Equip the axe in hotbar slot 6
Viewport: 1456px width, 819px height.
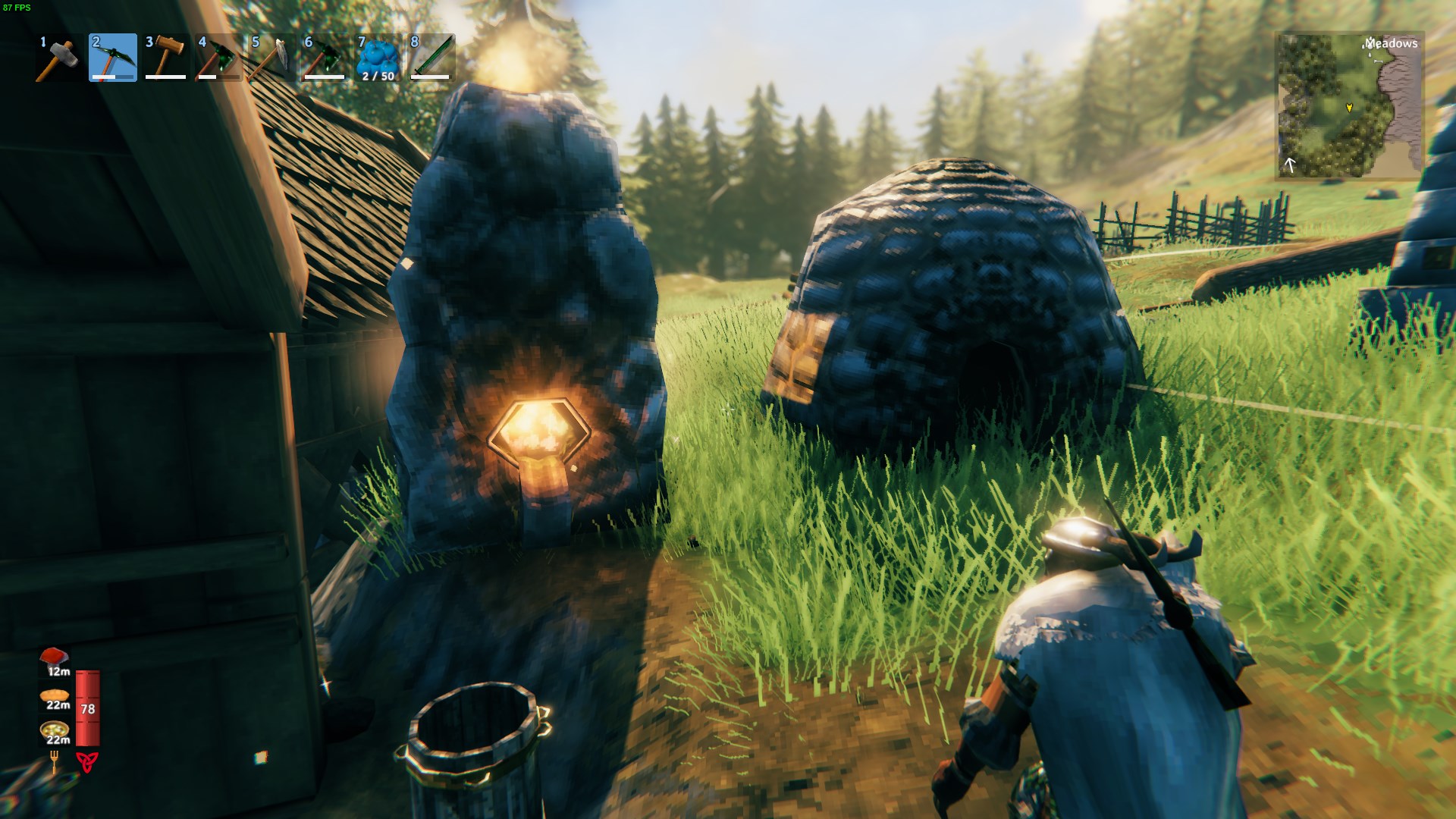tap(325, 58)
